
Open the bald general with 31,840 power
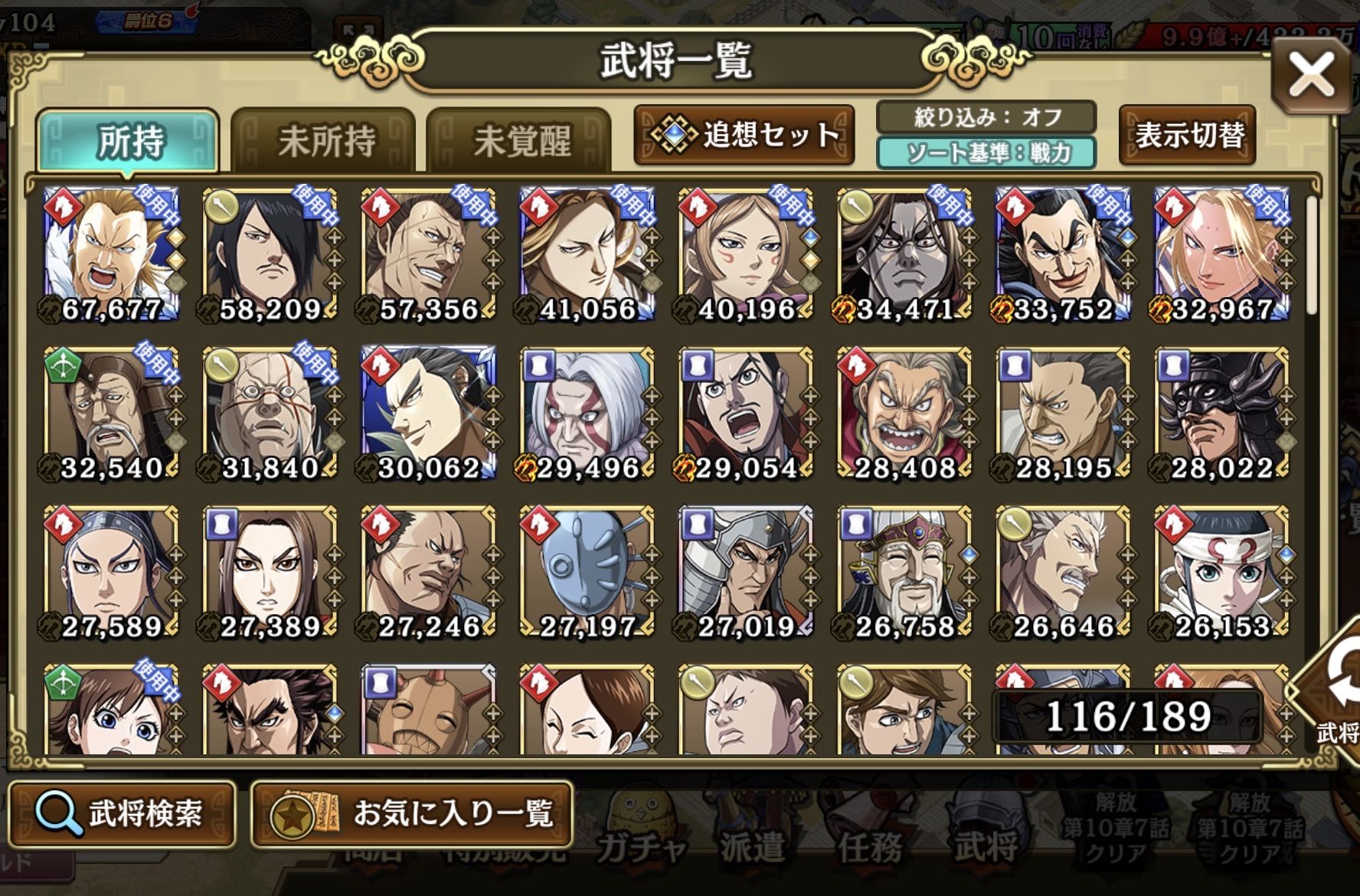(x=270, y=414)
